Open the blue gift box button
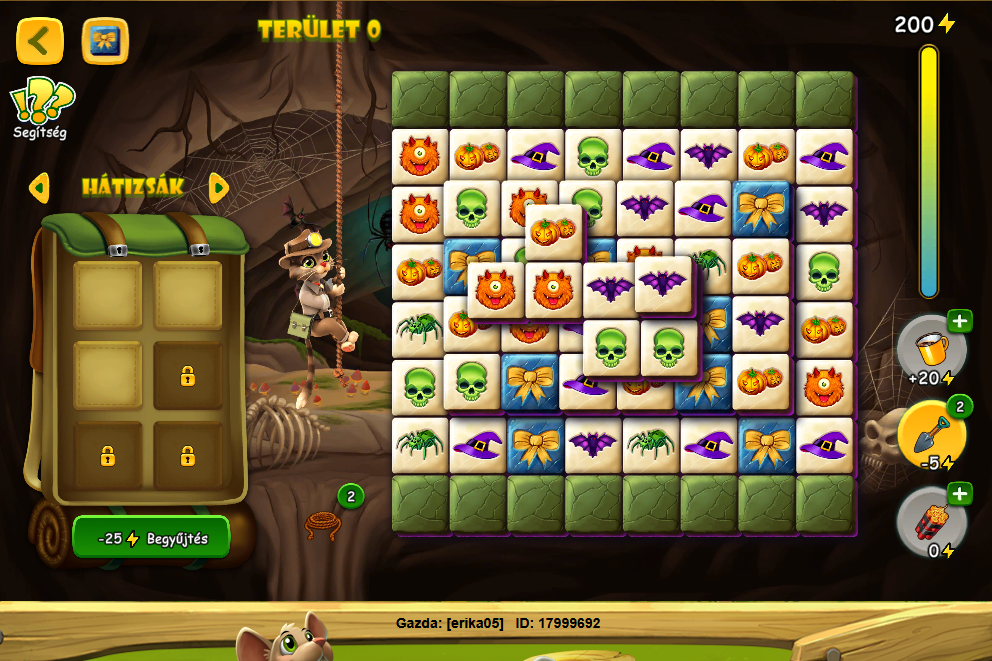Image resolution: width=992 pixels, height=661 pixels. pos(105,41)
